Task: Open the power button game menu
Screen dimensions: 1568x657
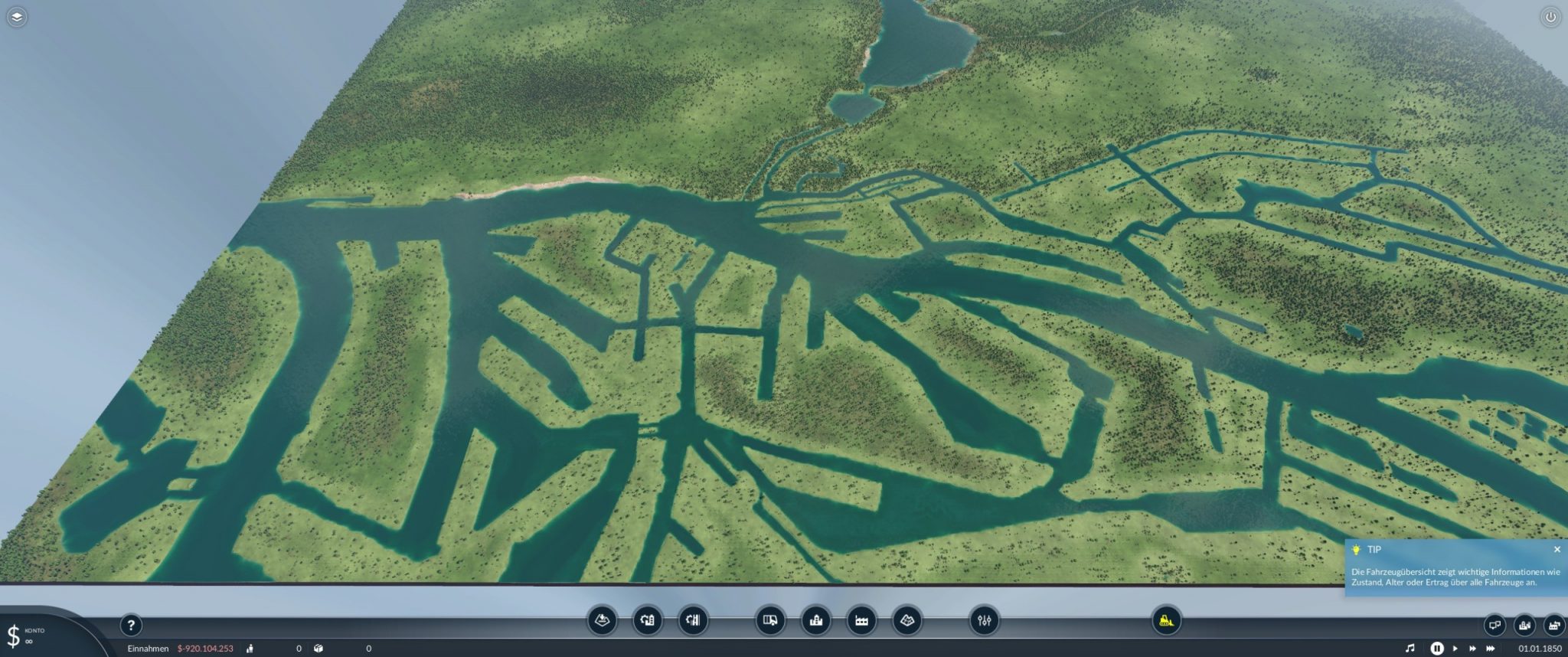Action: [x=1550, y=17]
